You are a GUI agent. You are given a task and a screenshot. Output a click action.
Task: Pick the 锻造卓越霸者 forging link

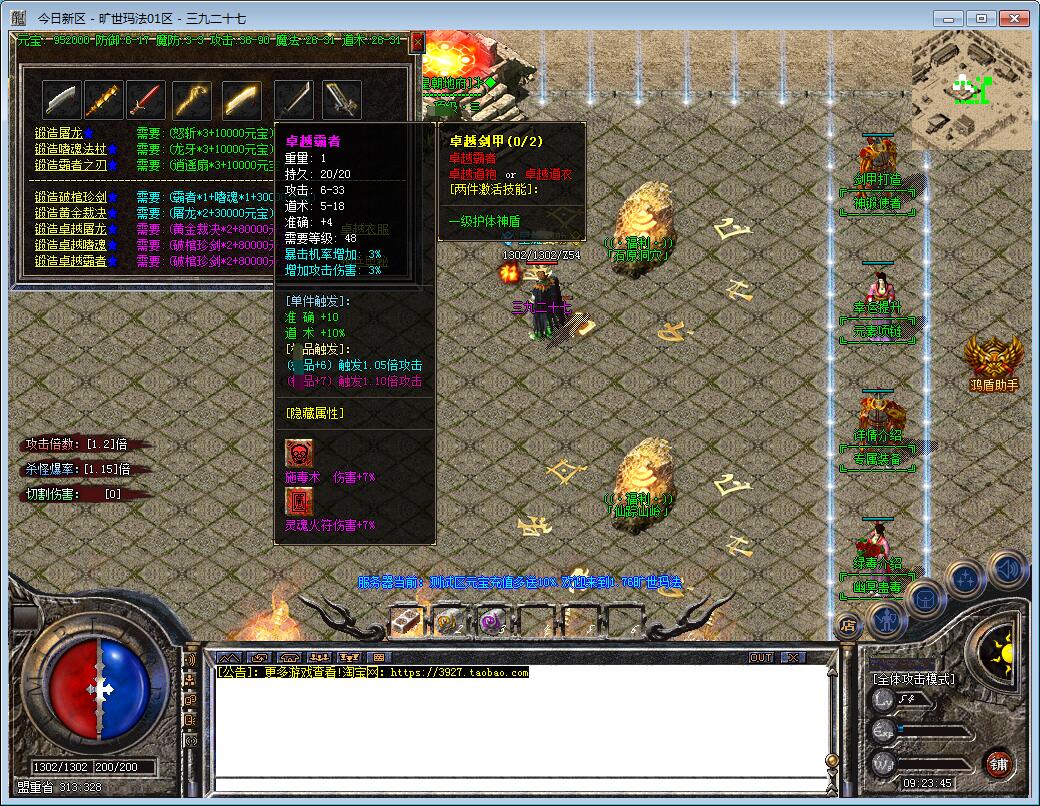pos(69,261)
